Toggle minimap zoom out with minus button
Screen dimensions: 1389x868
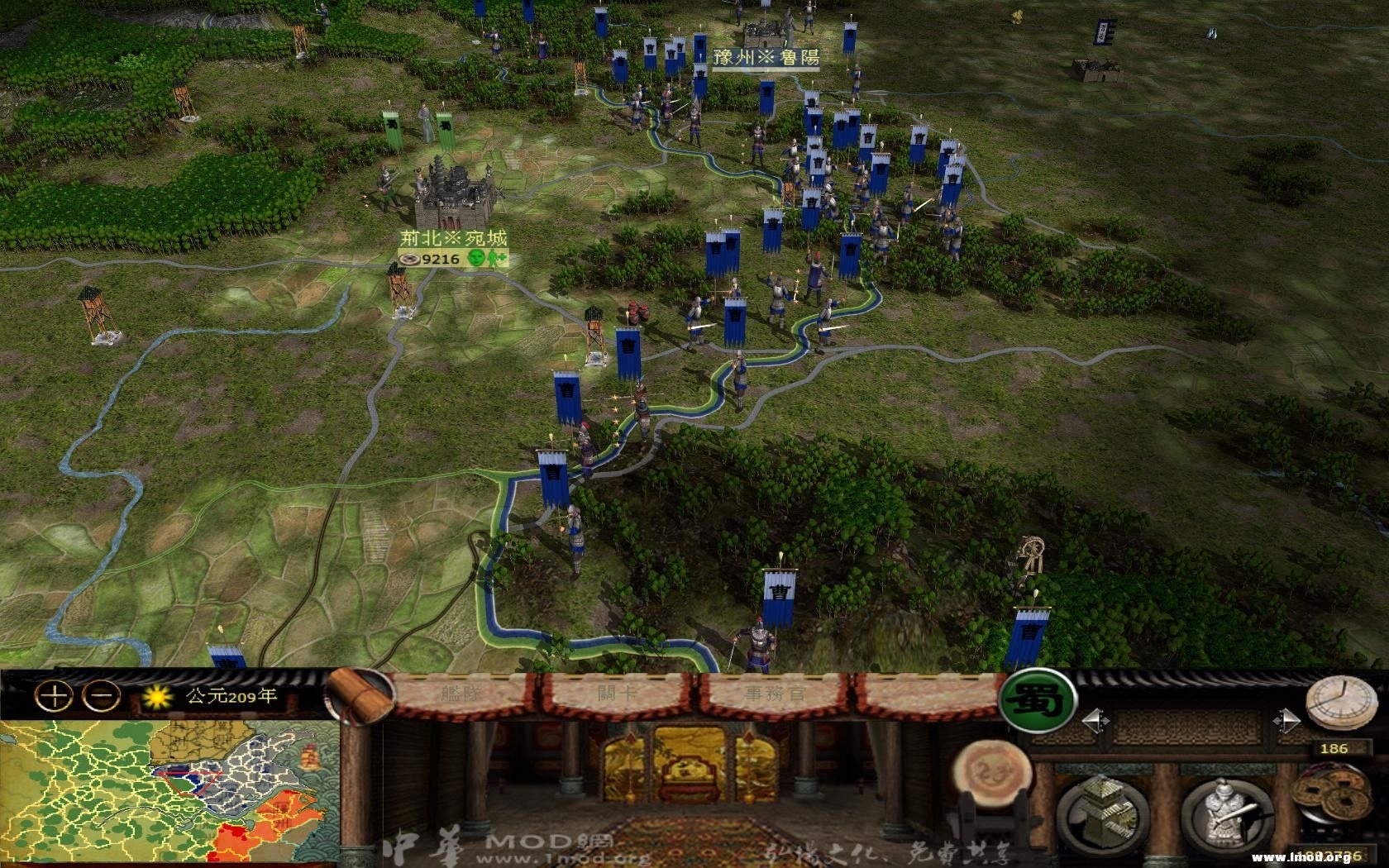100,697
